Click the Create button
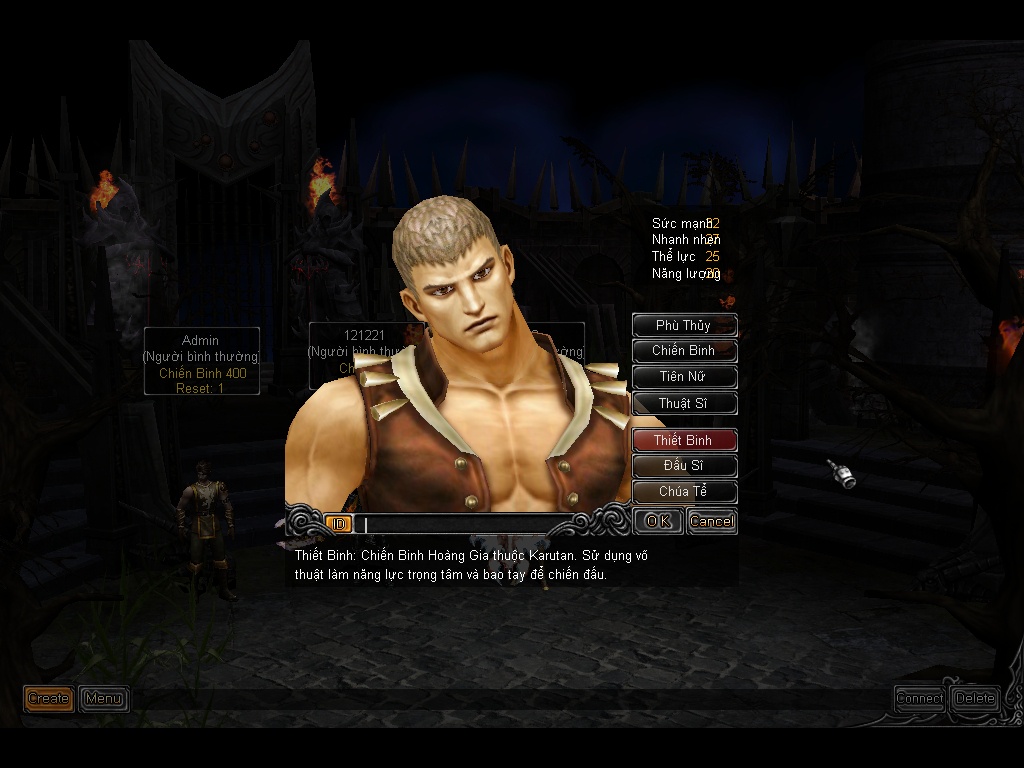1024x768 pixels. coord(49,698)
